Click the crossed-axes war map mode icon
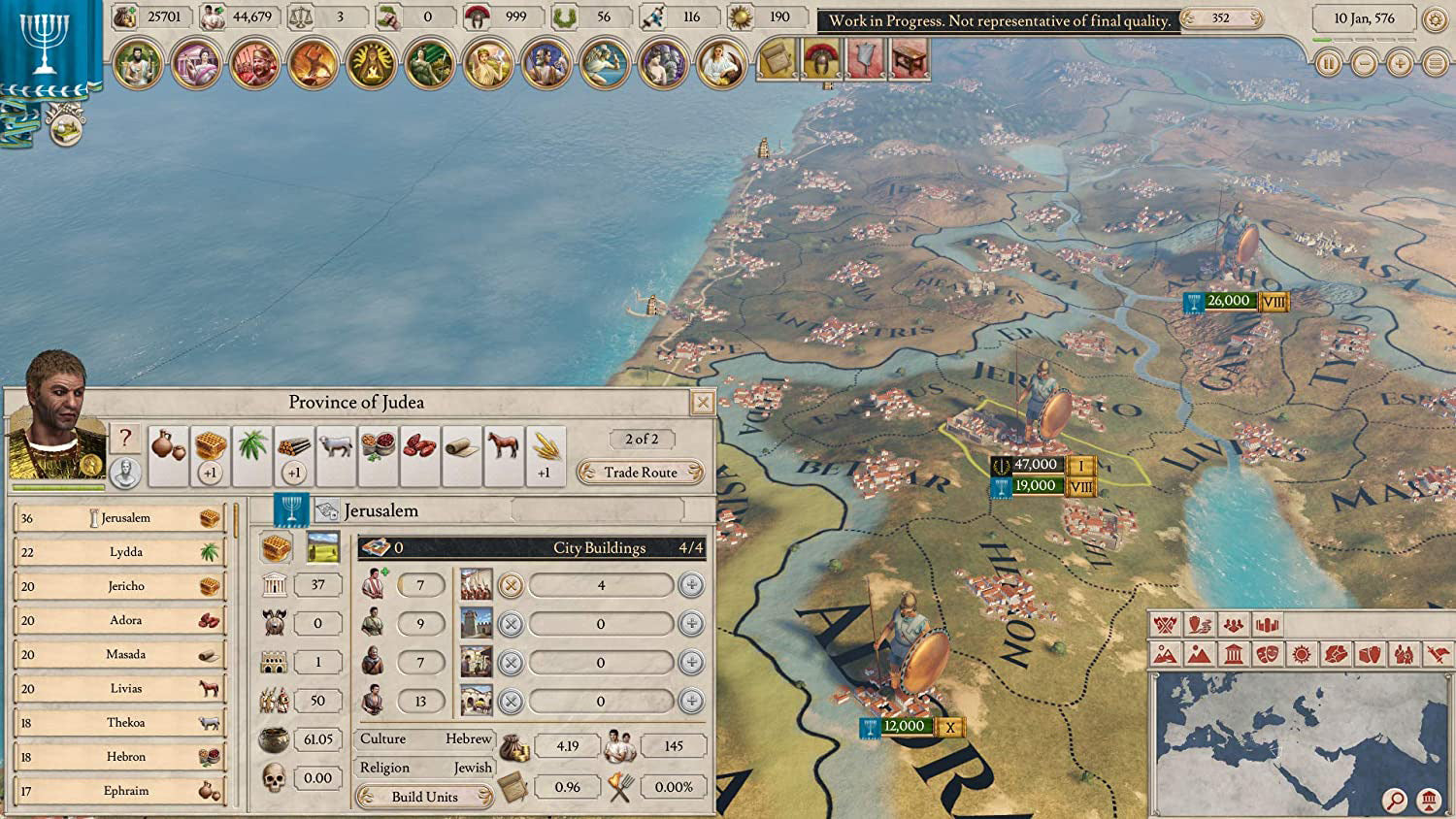 (1166, 626)
